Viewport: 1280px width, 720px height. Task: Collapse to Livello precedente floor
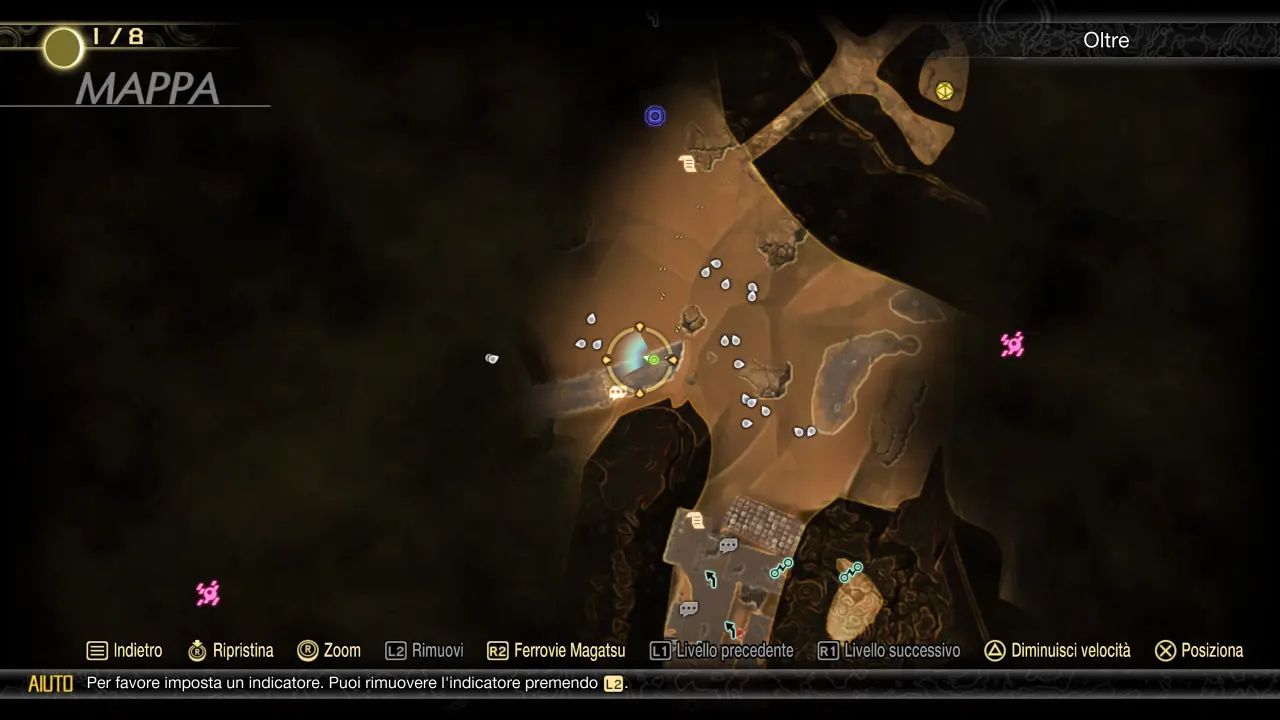(721, 650)
